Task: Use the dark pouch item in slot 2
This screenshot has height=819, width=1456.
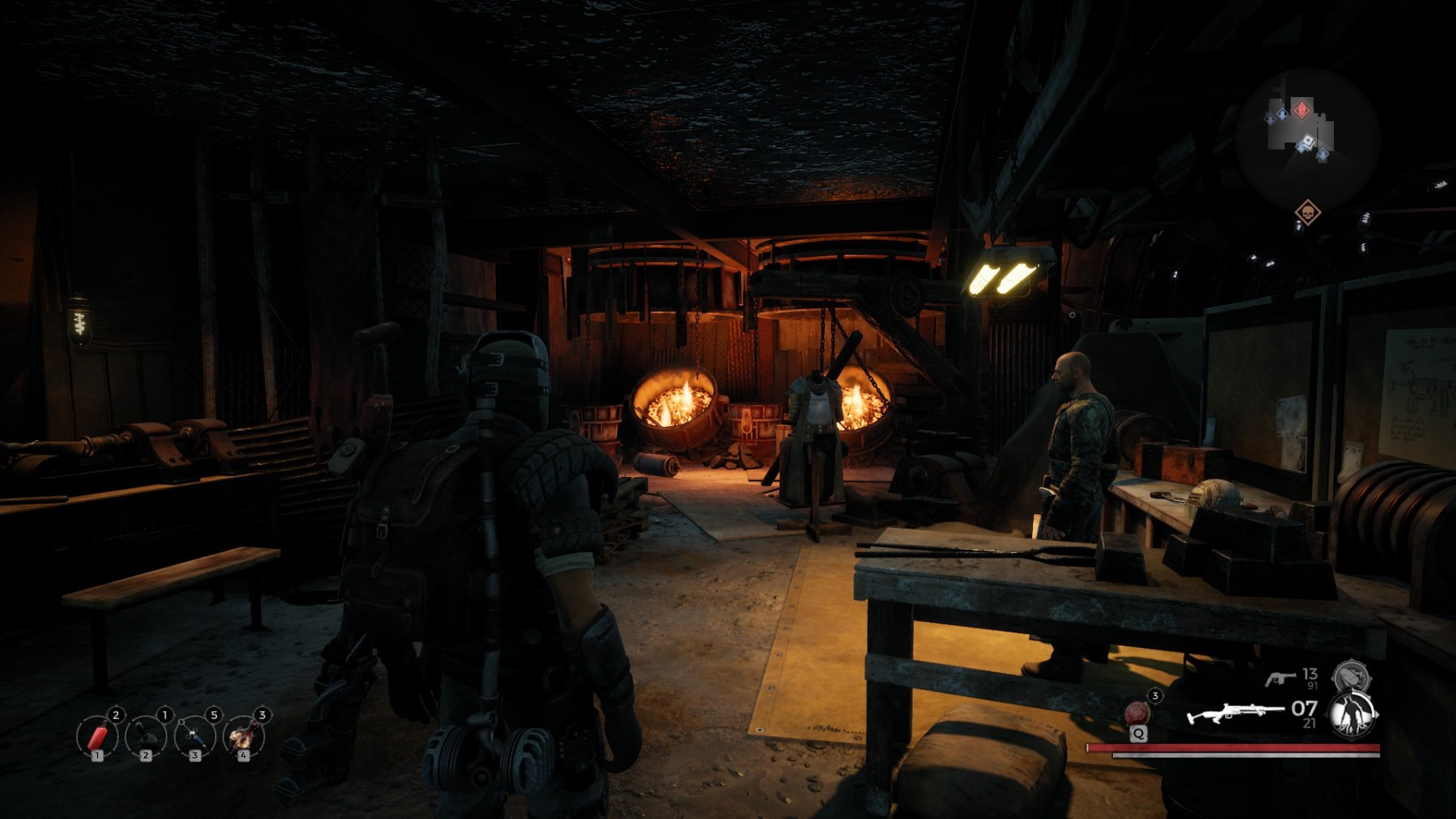Action: 146,737
